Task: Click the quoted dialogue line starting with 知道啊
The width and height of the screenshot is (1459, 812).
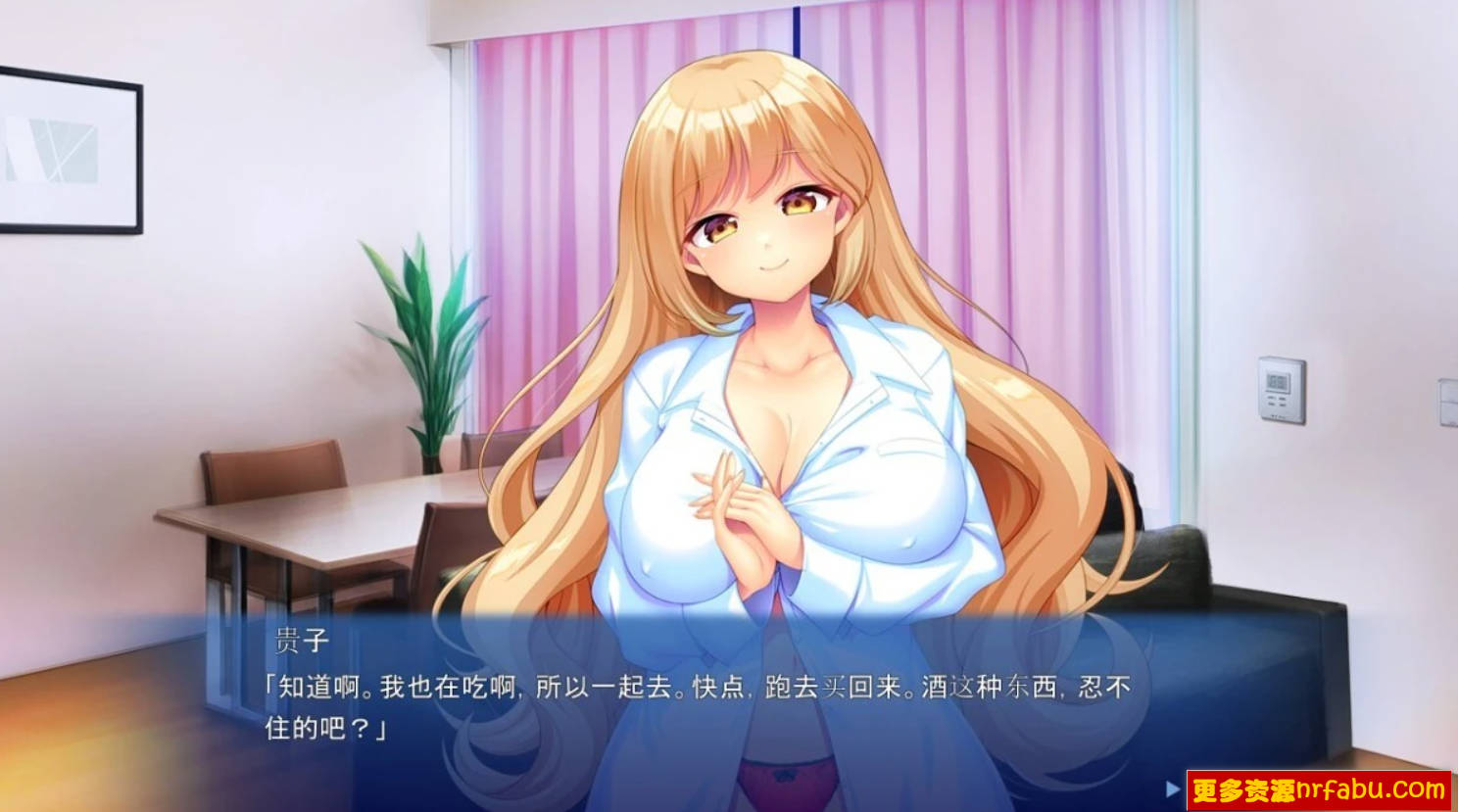Action: 686,689
